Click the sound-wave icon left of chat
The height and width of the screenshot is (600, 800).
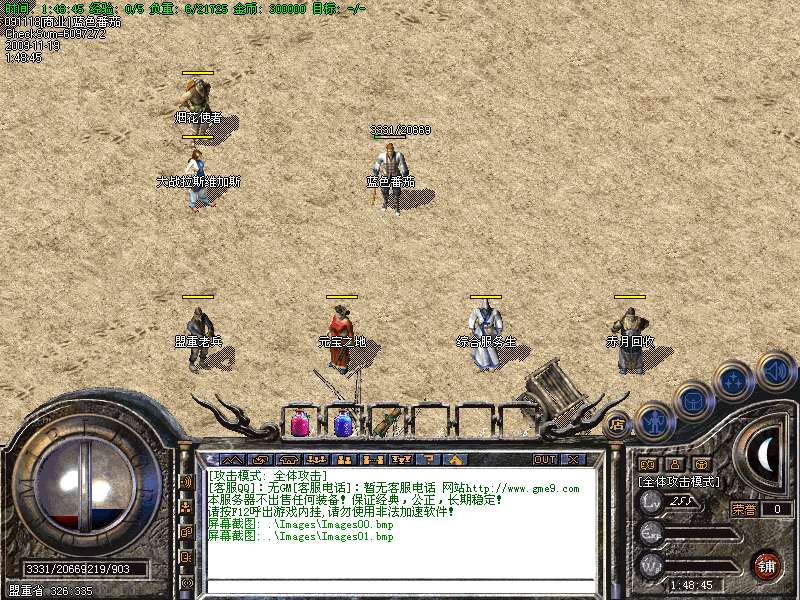click(x=187, y=481)
